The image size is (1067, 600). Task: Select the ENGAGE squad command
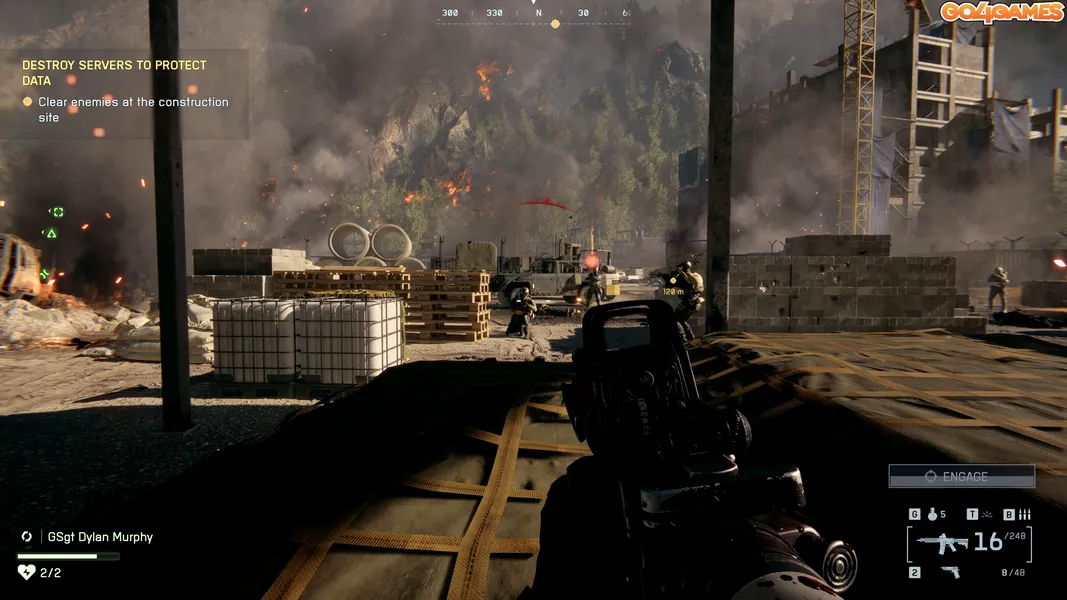(x=961, y=477)
